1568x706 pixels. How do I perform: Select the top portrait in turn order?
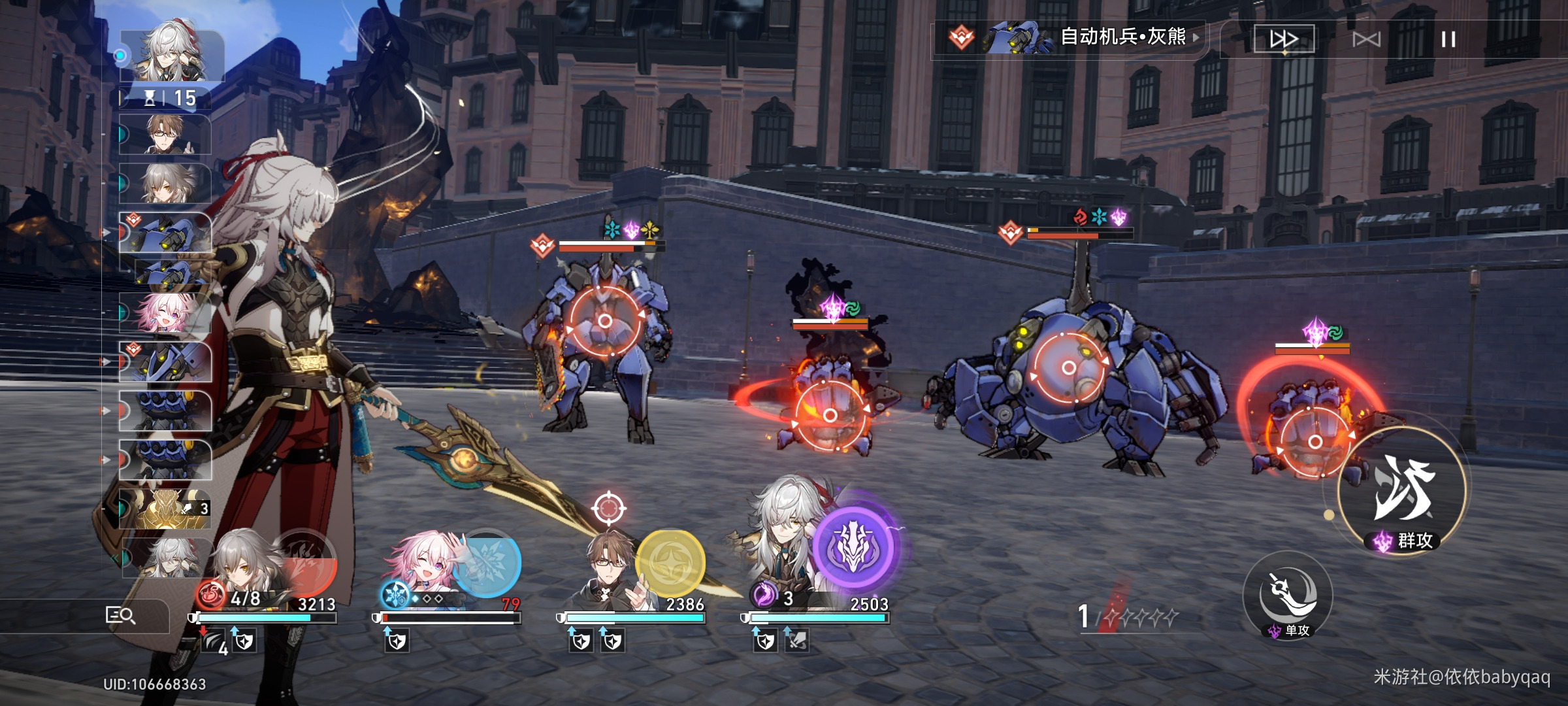172,56
